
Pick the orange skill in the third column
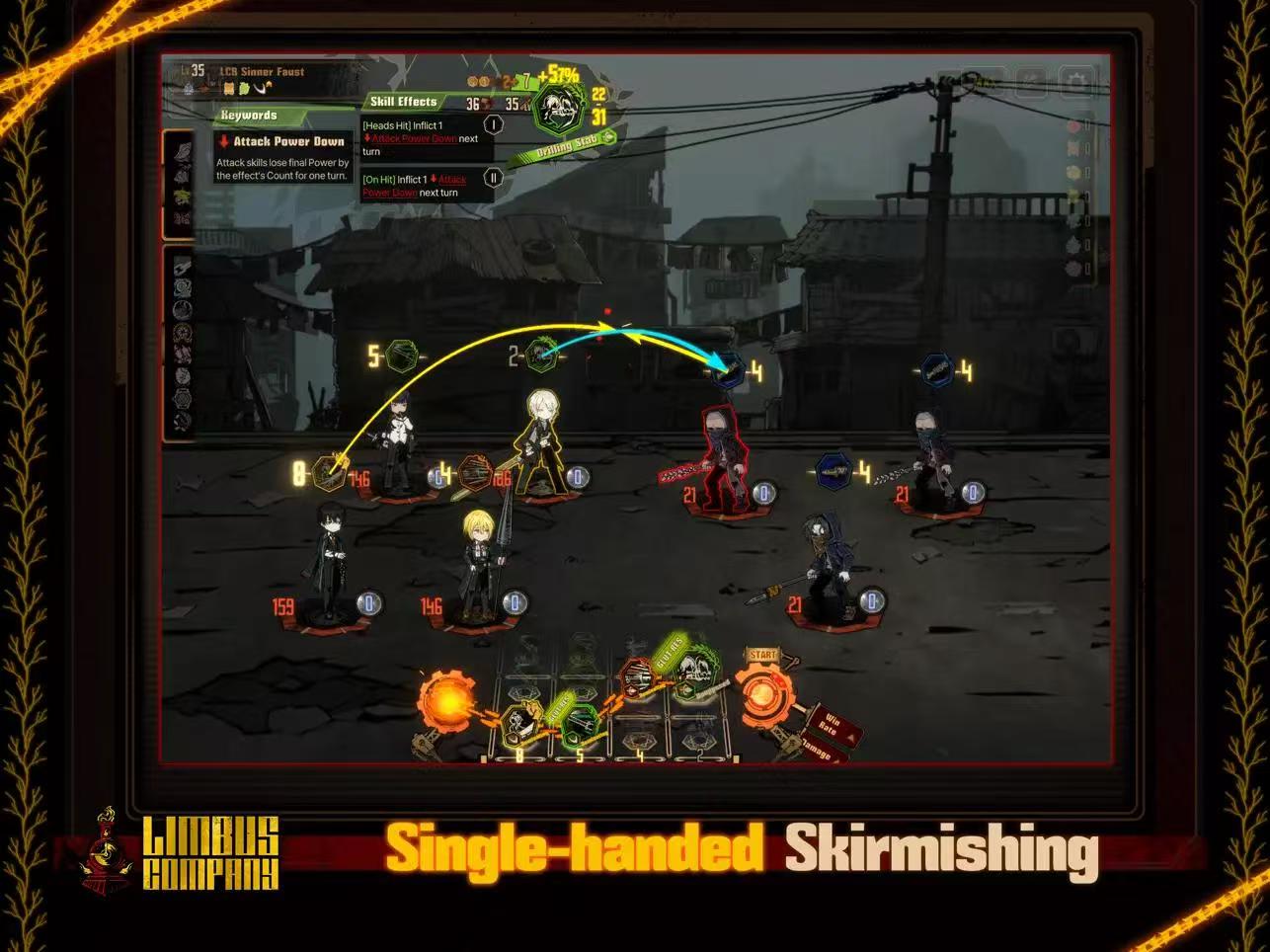coord(636,680)
